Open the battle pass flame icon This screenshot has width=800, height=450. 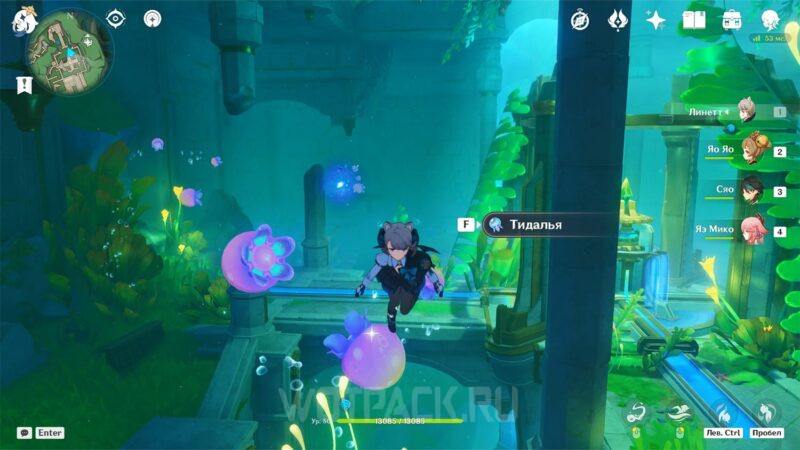click(618, 20)
